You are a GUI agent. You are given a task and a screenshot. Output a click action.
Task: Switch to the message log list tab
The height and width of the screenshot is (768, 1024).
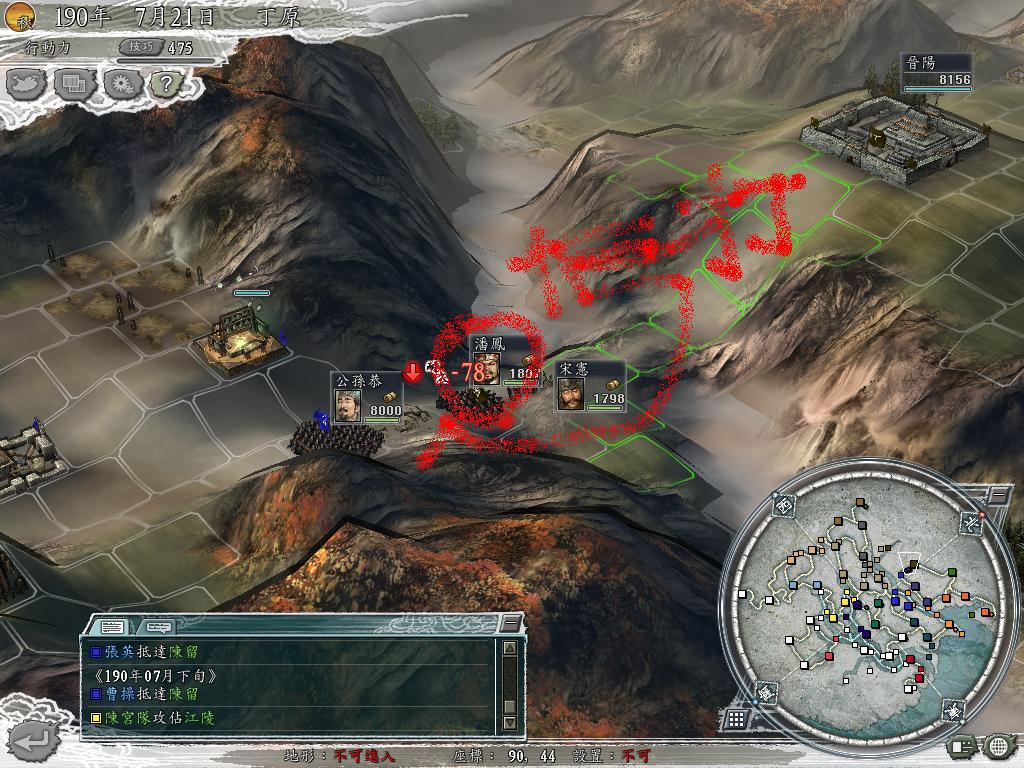click(x=112, y=626)
